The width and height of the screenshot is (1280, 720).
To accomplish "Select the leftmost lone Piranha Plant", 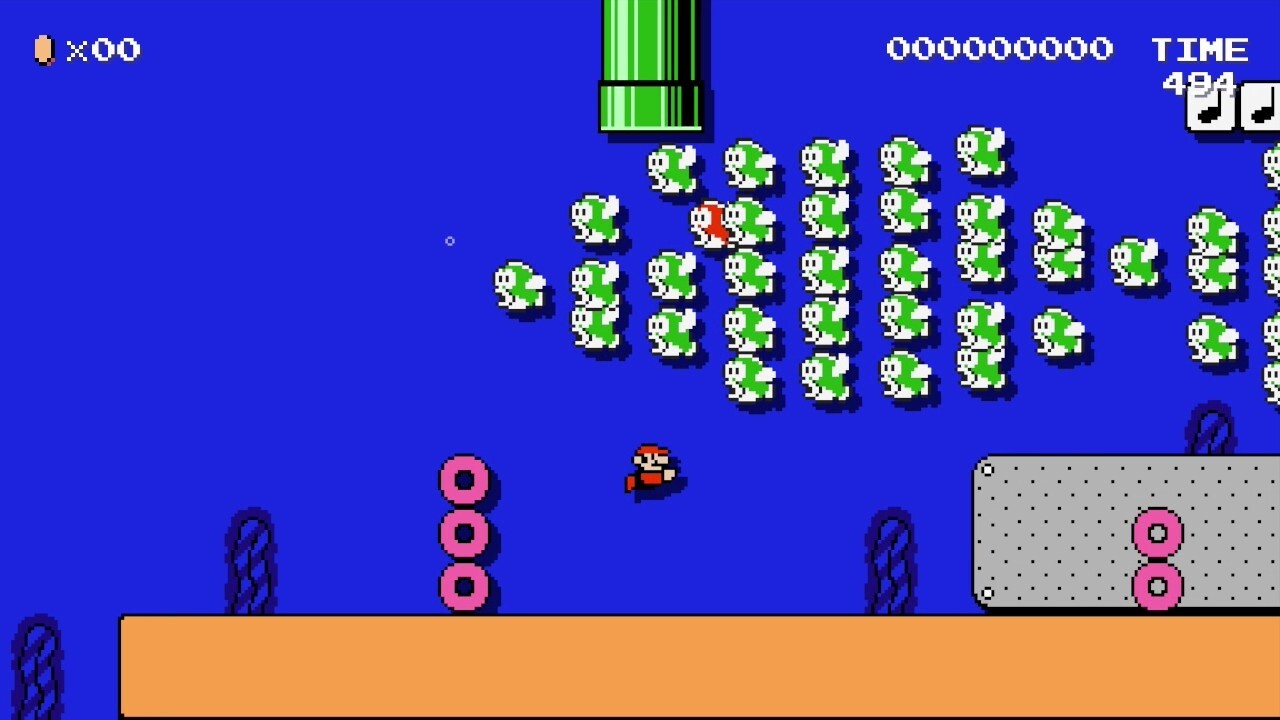I will 520,287.
